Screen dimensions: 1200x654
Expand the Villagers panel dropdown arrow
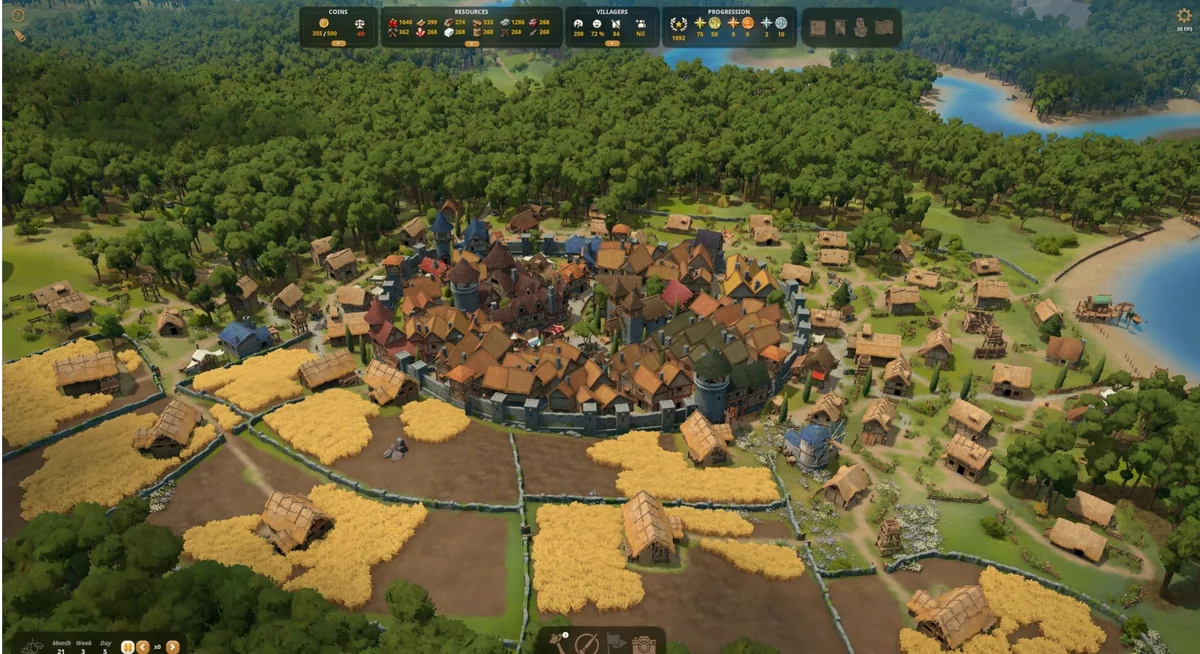coord(612,43)
